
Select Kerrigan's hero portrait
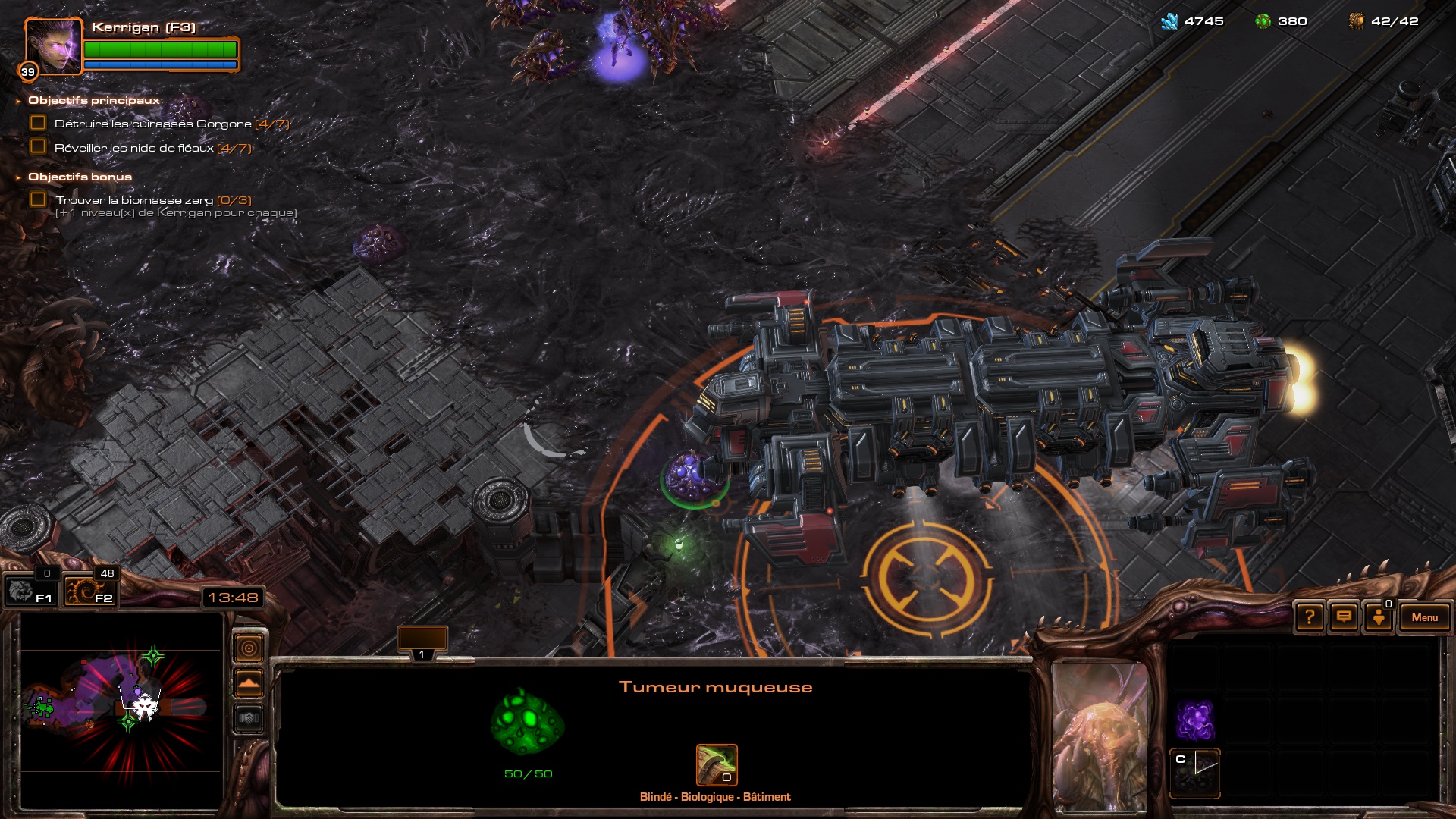53,46
